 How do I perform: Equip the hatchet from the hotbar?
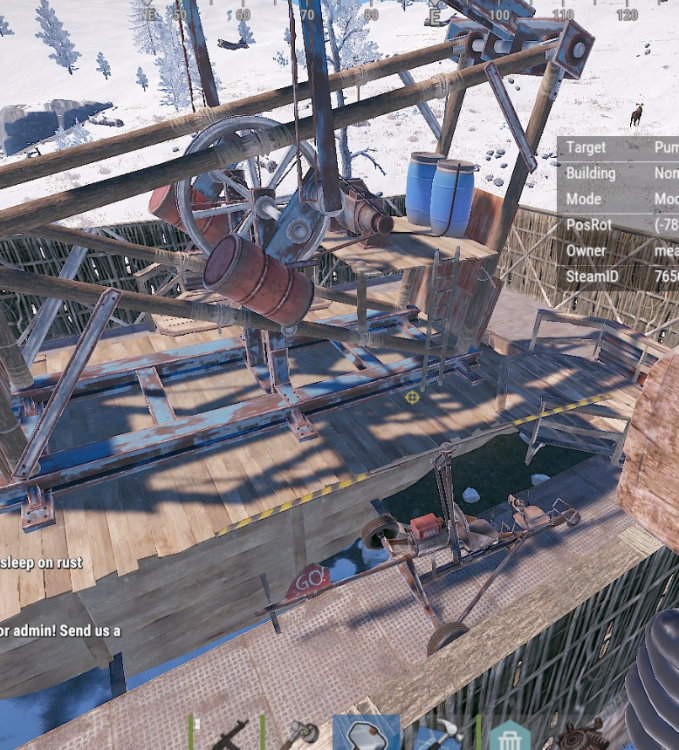tap(297, 735)
